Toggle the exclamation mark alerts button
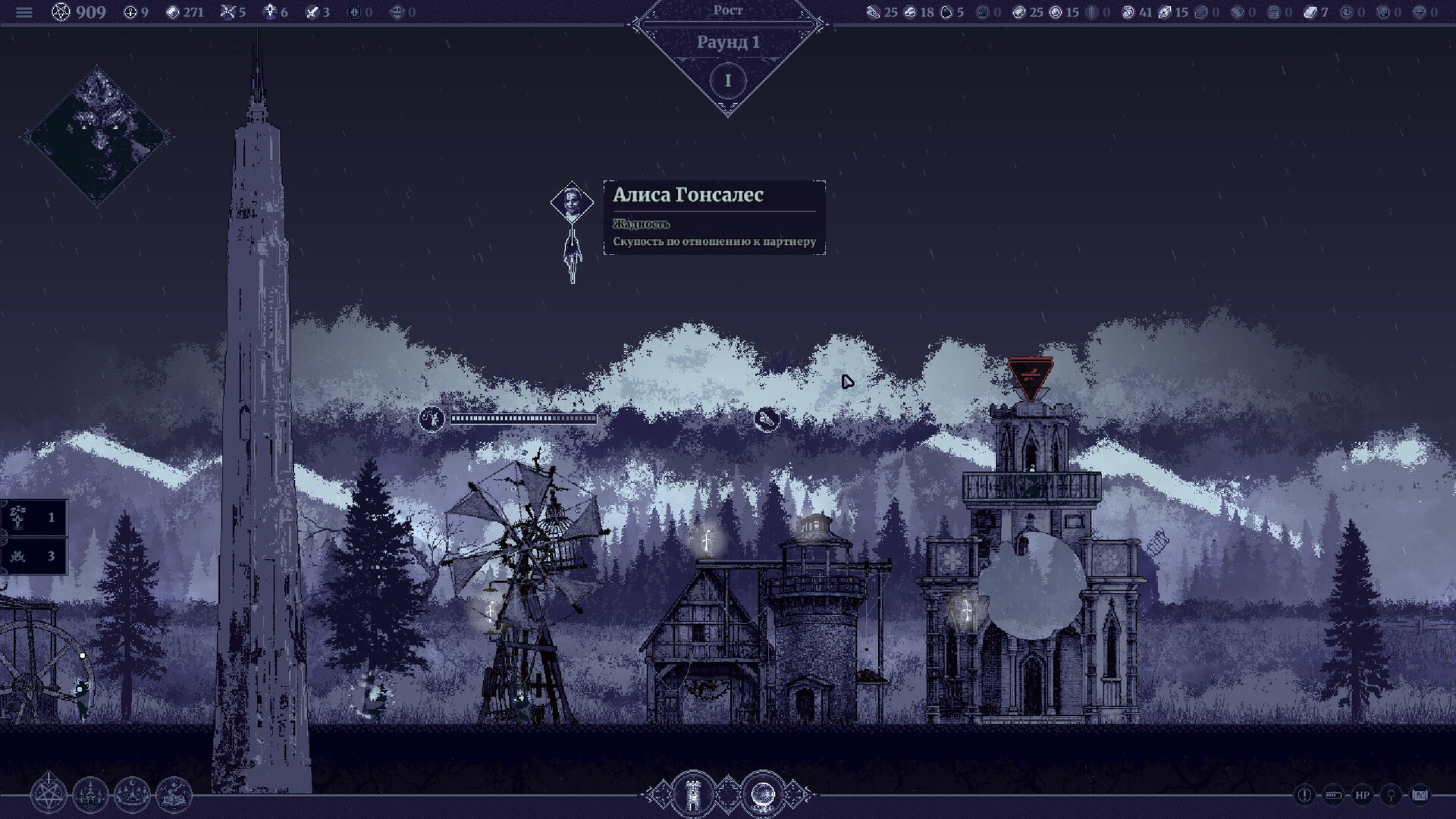The width and height of the screenshot is (1456, 819). click(1304, 795)
